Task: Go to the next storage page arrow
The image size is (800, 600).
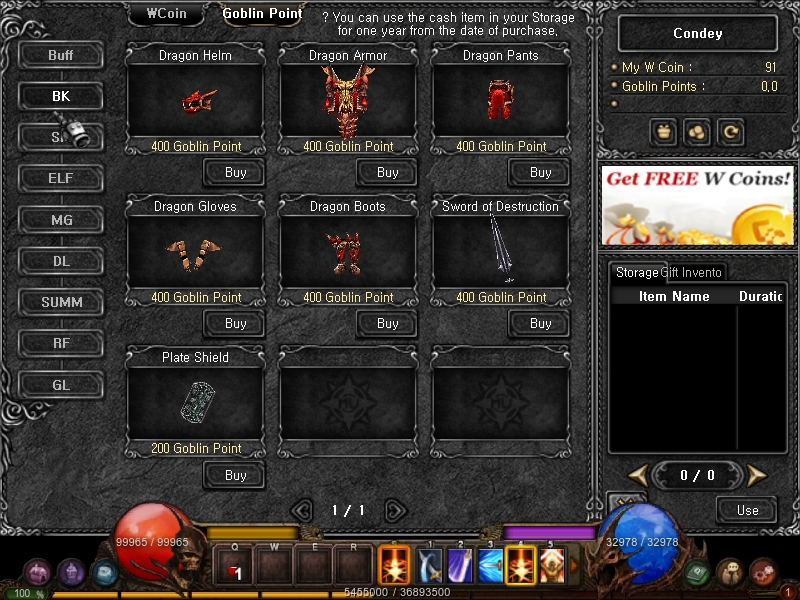Action: click(x=756, y=475)
